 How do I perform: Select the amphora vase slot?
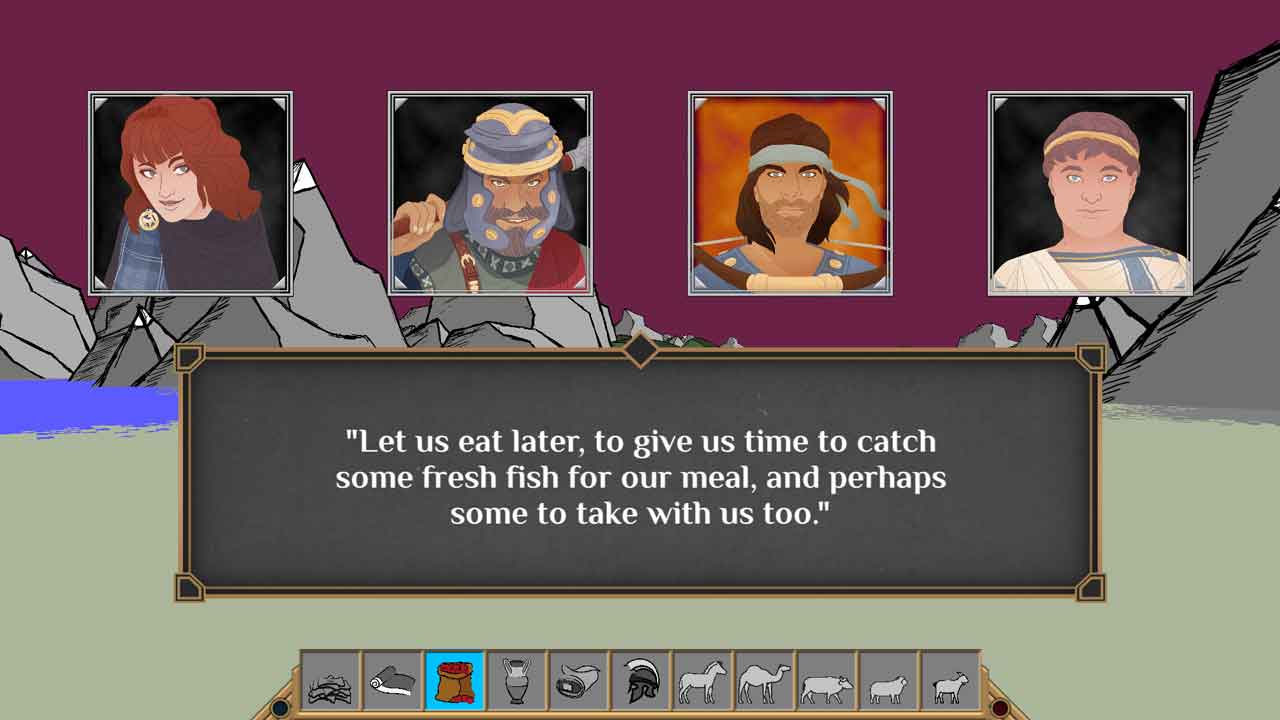517,682
